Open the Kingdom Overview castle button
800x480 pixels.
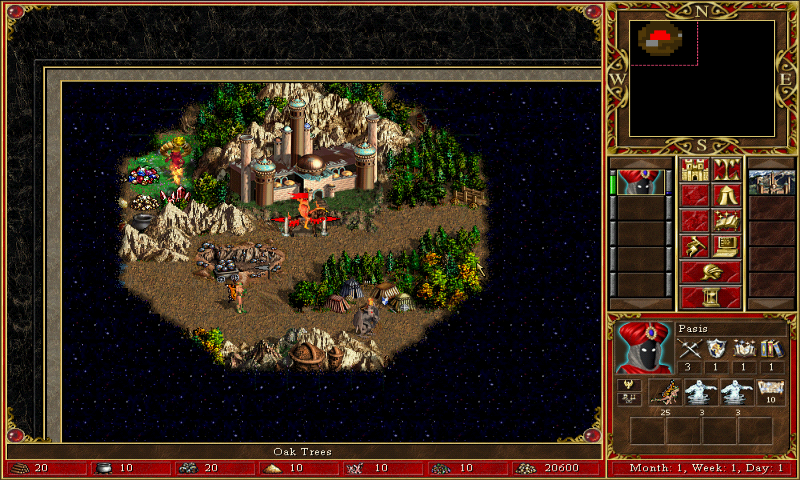(694, 169)
